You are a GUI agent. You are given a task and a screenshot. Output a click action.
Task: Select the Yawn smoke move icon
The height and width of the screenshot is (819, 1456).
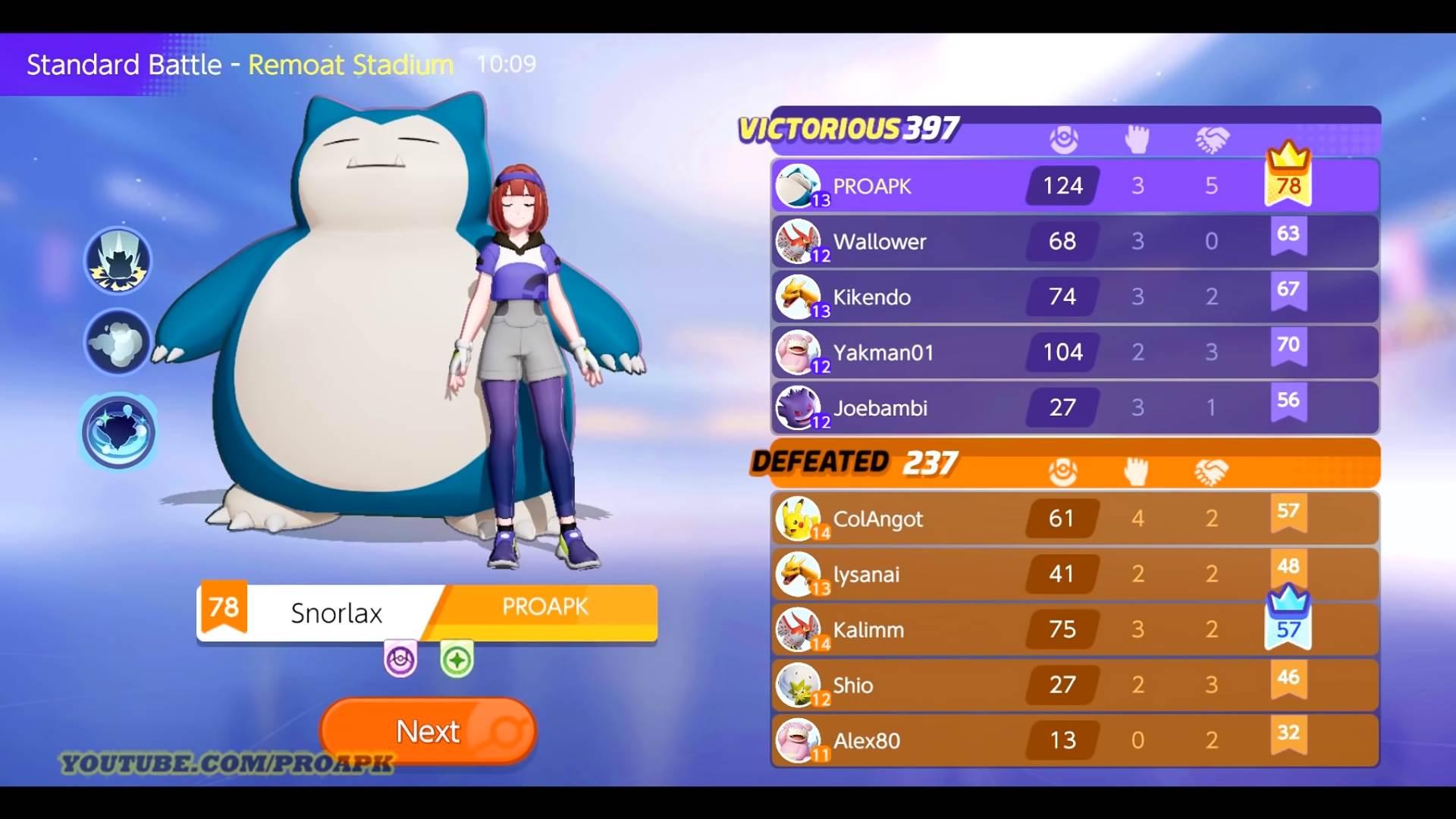click(x=118, y=343)
